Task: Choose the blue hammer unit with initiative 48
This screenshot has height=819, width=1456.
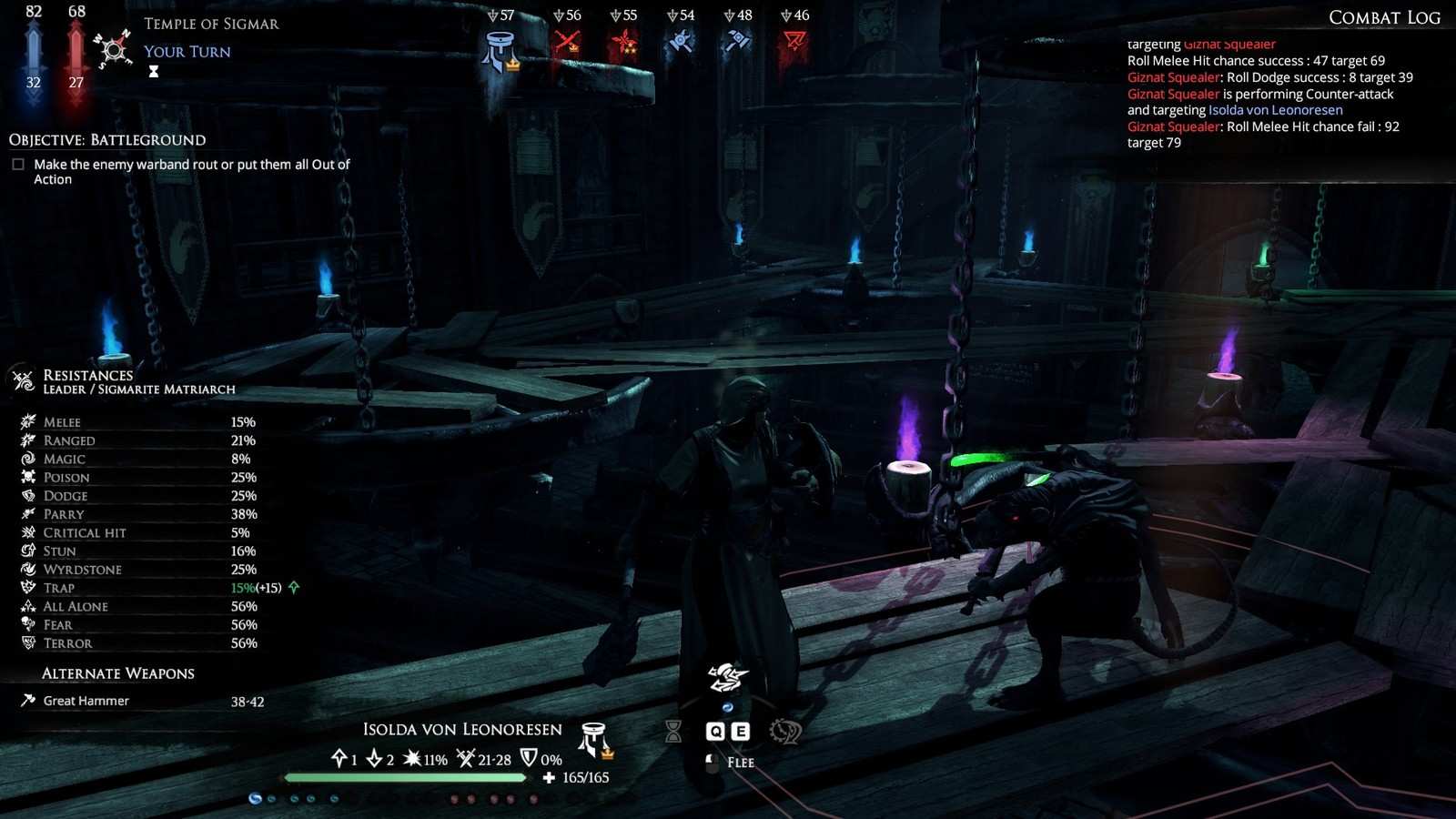Action: 738,42
